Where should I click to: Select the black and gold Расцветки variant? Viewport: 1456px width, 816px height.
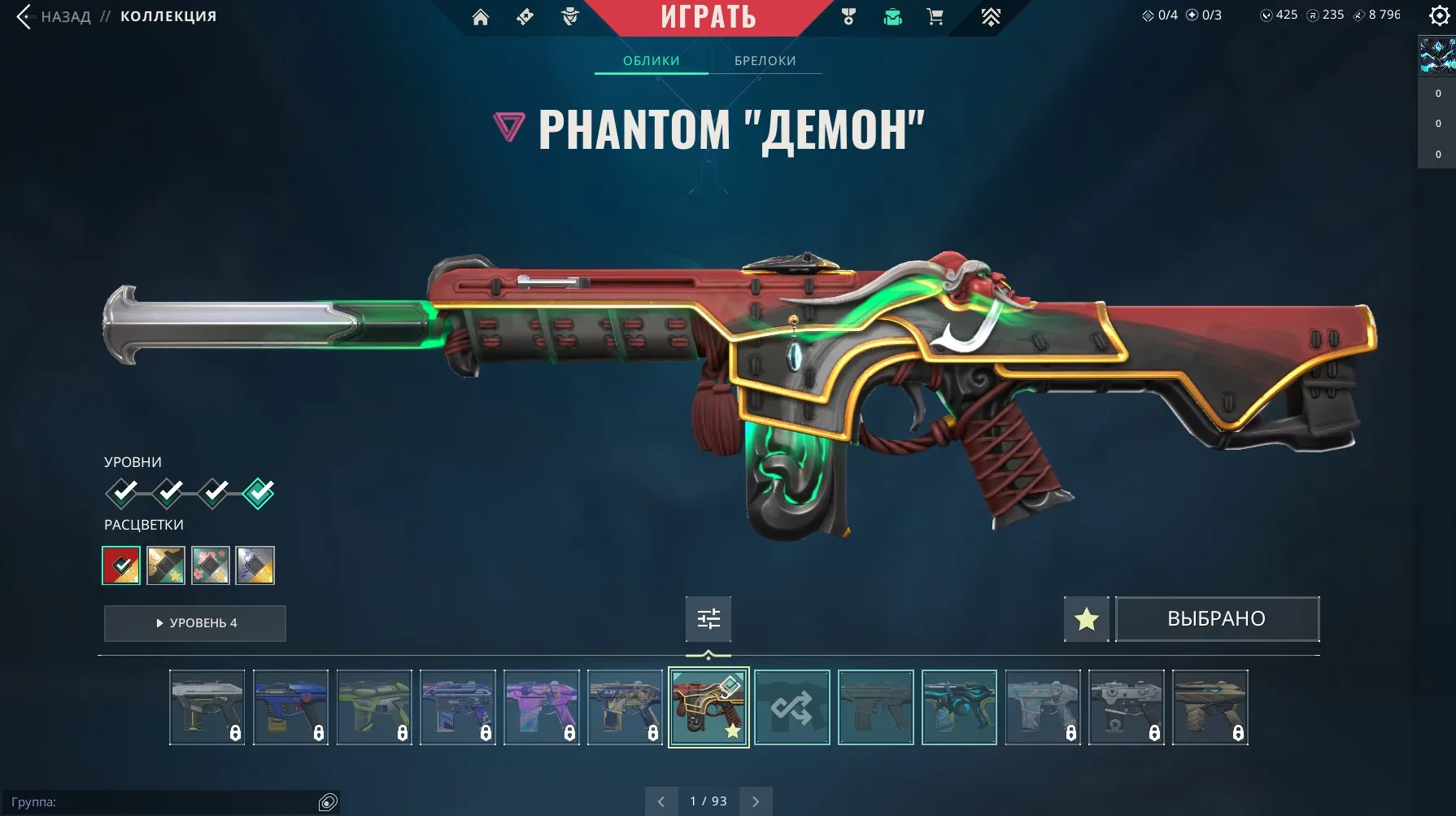click(x=166, y=565)
